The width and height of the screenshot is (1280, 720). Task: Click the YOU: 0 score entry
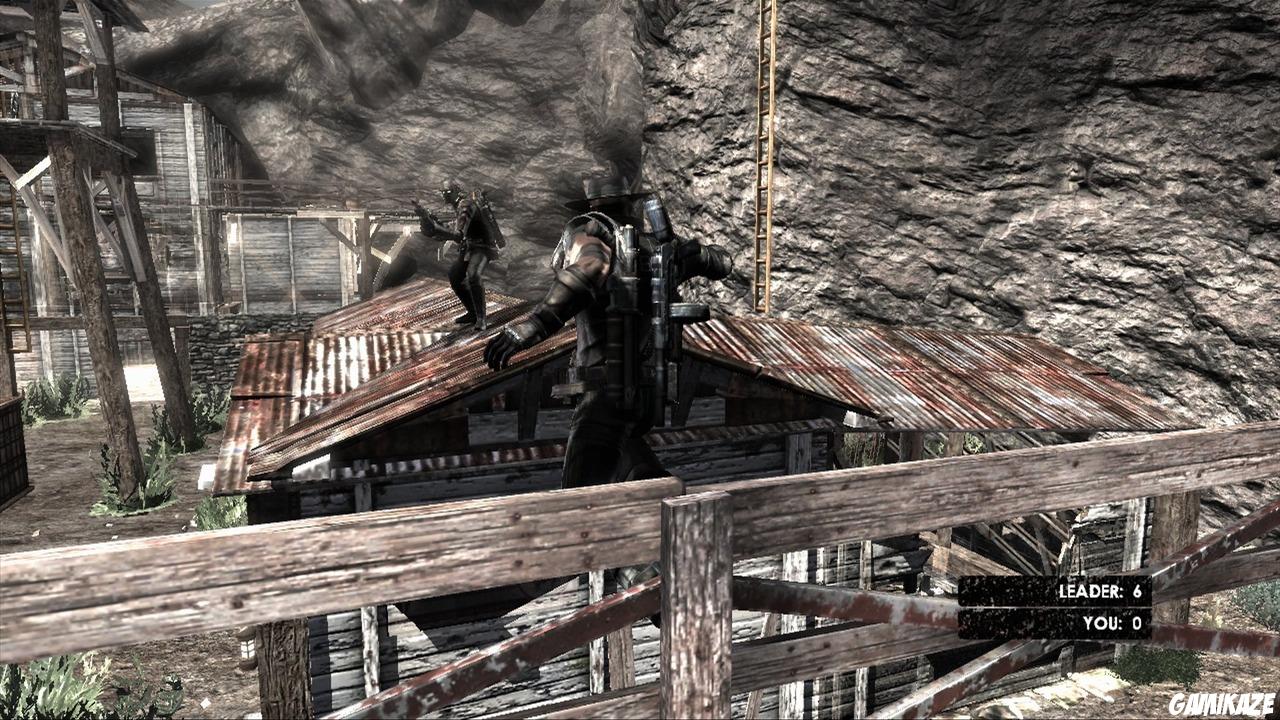pos(1112,620)
